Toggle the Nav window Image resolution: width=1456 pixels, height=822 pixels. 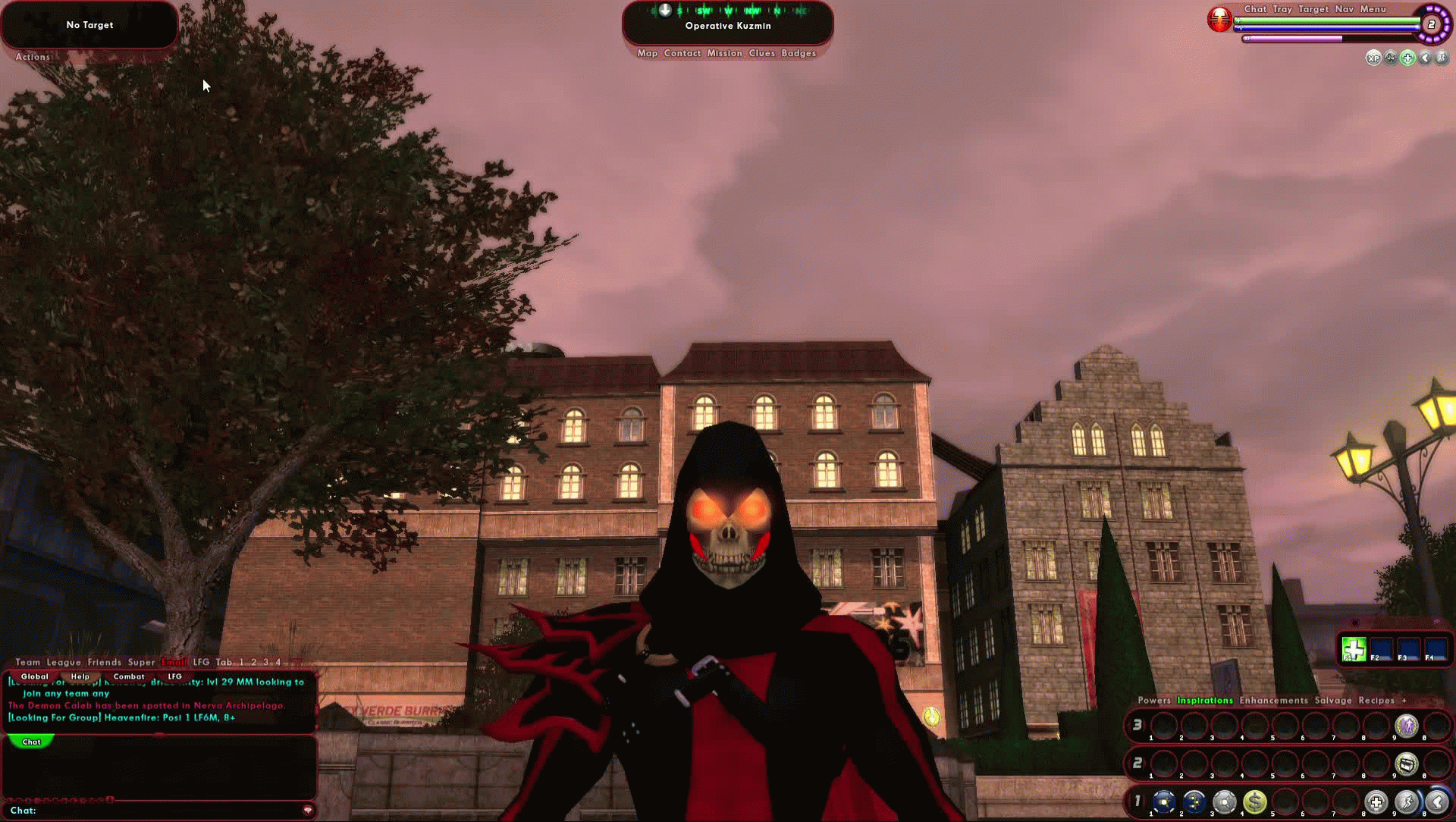click(1344, 9)
